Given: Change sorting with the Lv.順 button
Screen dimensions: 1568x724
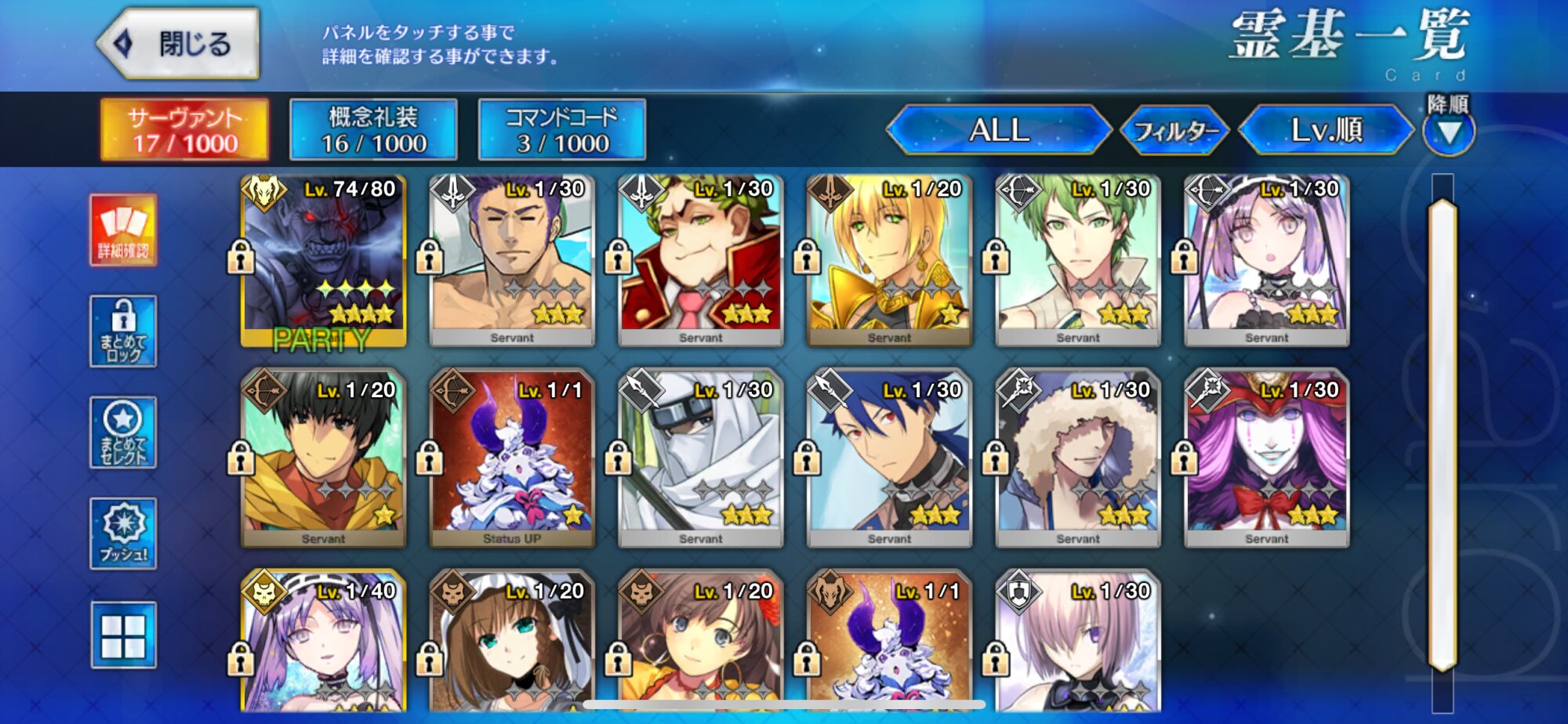Looking at the screenshot, I should click(1327, 130).
